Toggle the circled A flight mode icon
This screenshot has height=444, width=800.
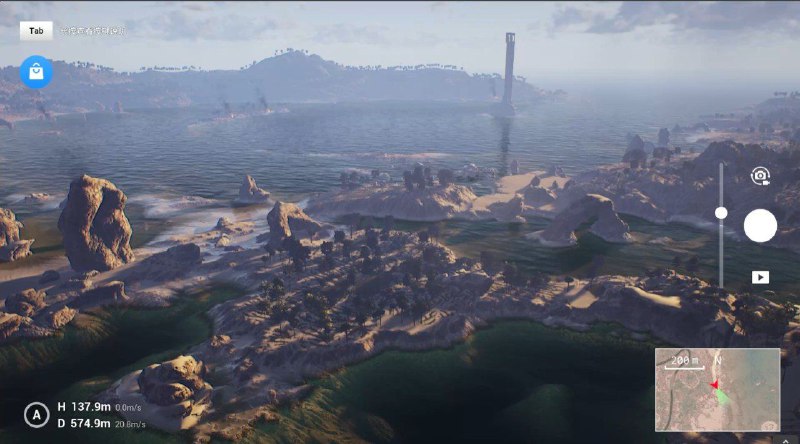tap(37, 414)
